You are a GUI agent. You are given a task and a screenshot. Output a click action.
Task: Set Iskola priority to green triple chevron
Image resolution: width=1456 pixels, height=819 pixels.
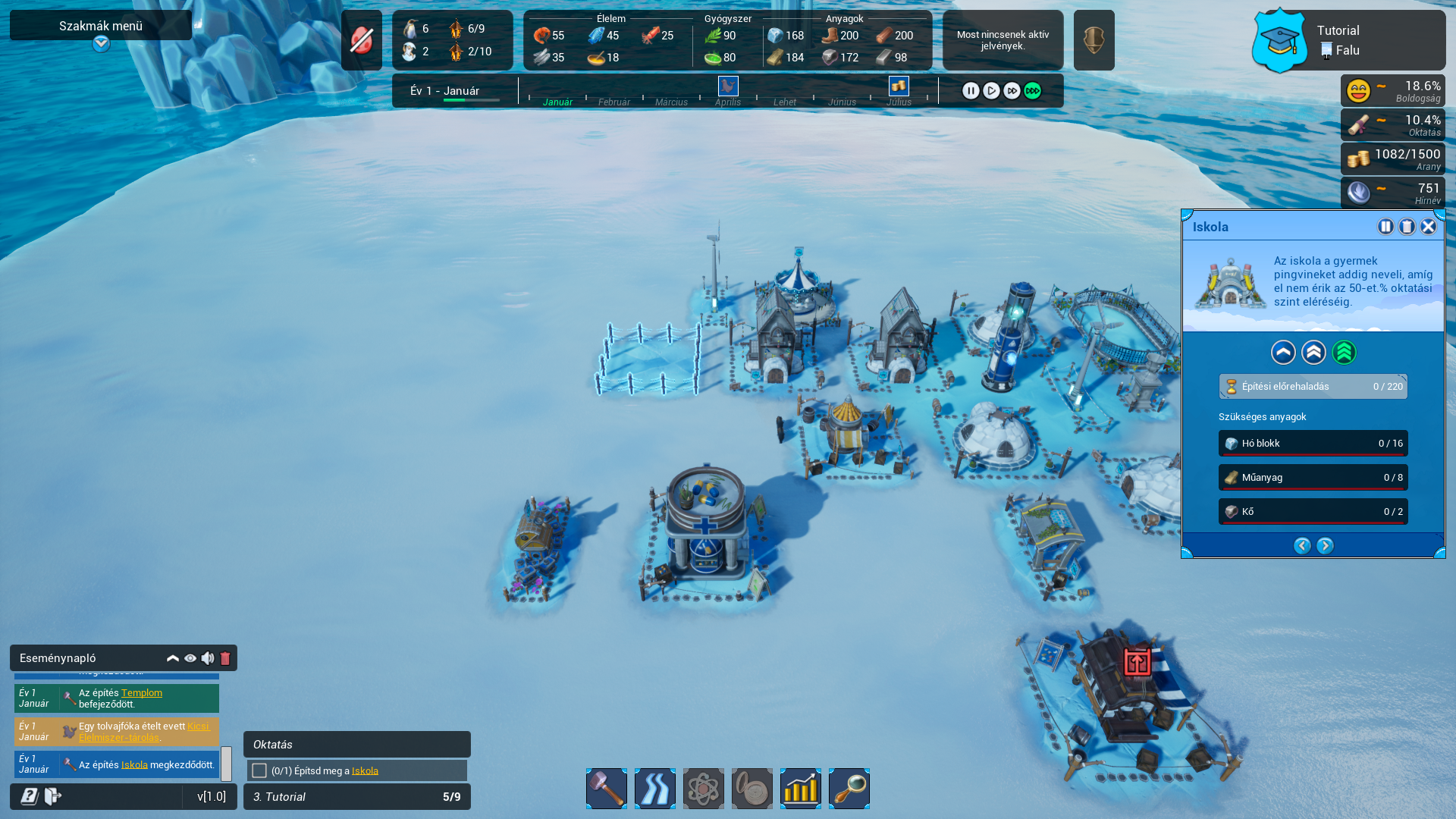pyautogui.click(x=1344, y=353)
